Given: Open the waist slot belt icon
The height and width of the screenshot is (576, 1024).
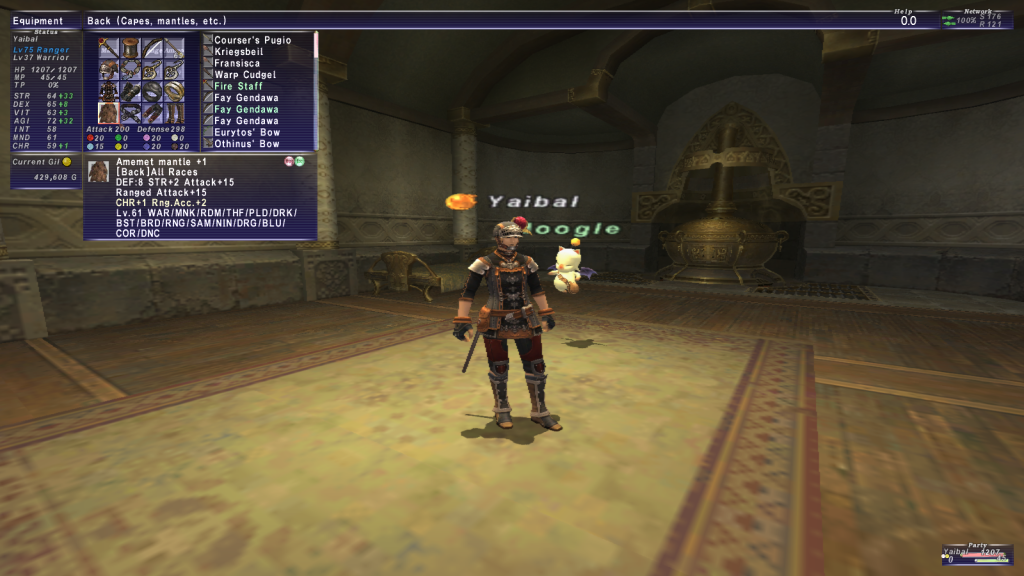Looking at the screenshot, I should click(x=131, y=112).
